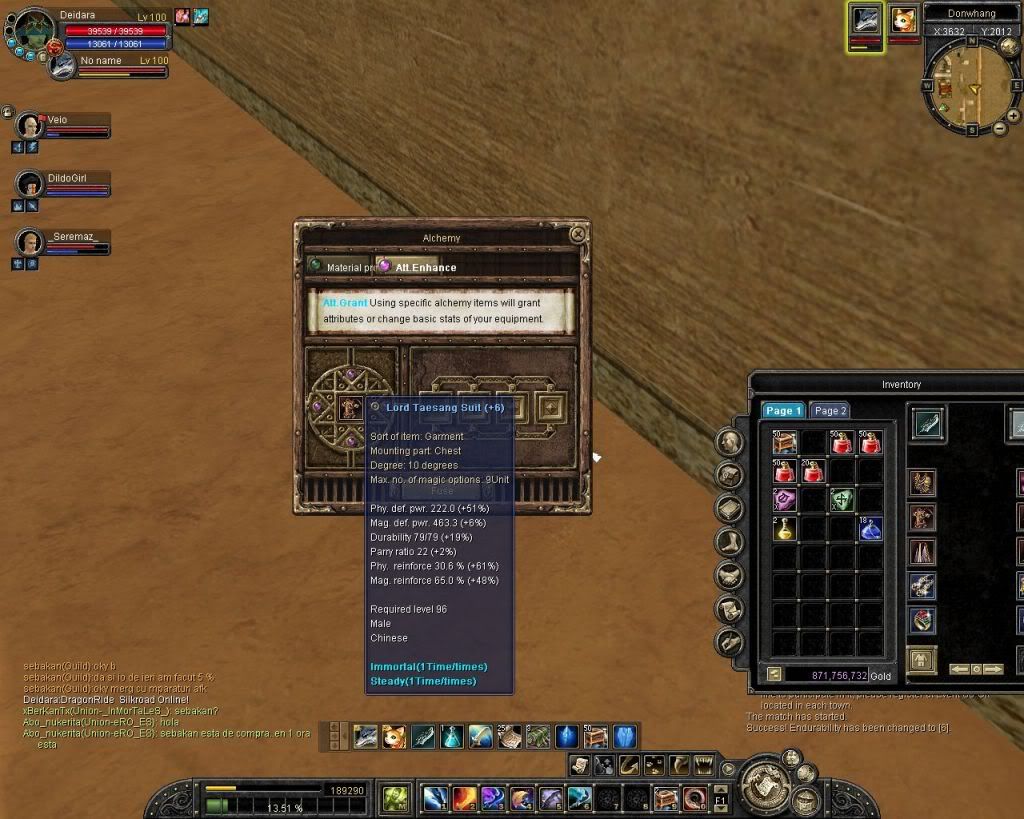Viewport: 1024px width, 819px height.
Task: Choose the yellow potion flask in inventory
Action: (x=785, y=528)
